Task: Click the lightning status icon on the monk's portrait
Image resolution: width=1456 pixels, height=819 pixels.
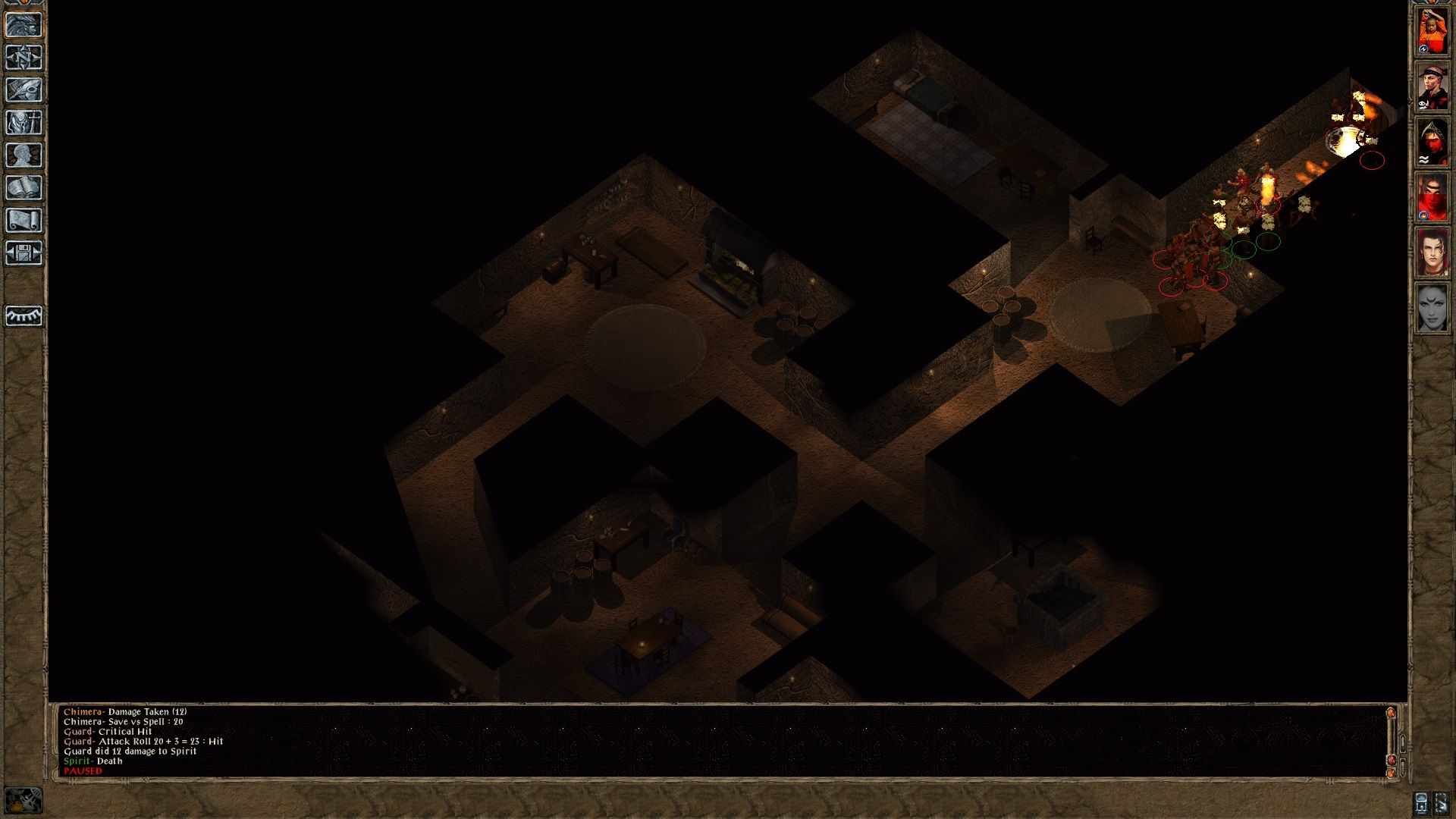Action: pyautogui.click(x=1423, y=48)
